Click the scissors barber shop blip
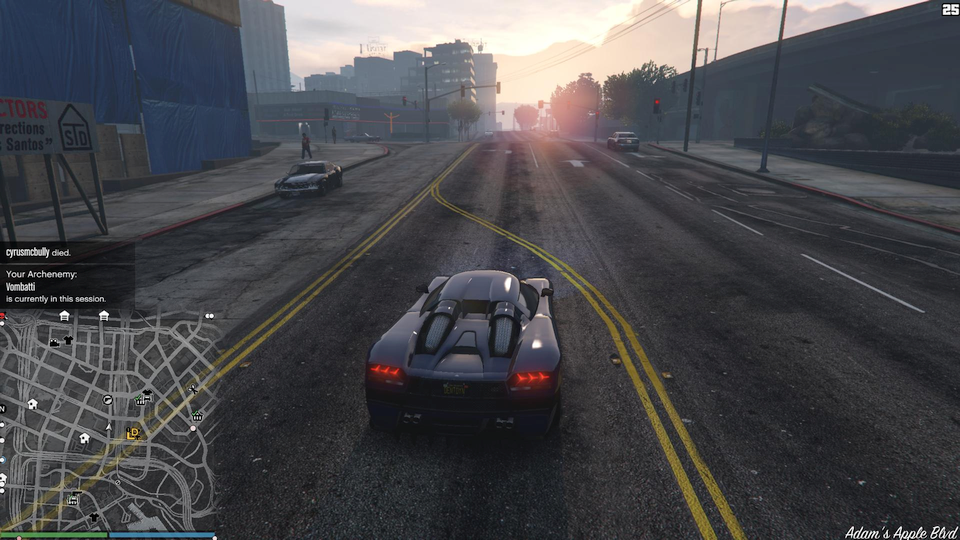Image resolution: width=960 pixels, height=540 pixels. 191,389
